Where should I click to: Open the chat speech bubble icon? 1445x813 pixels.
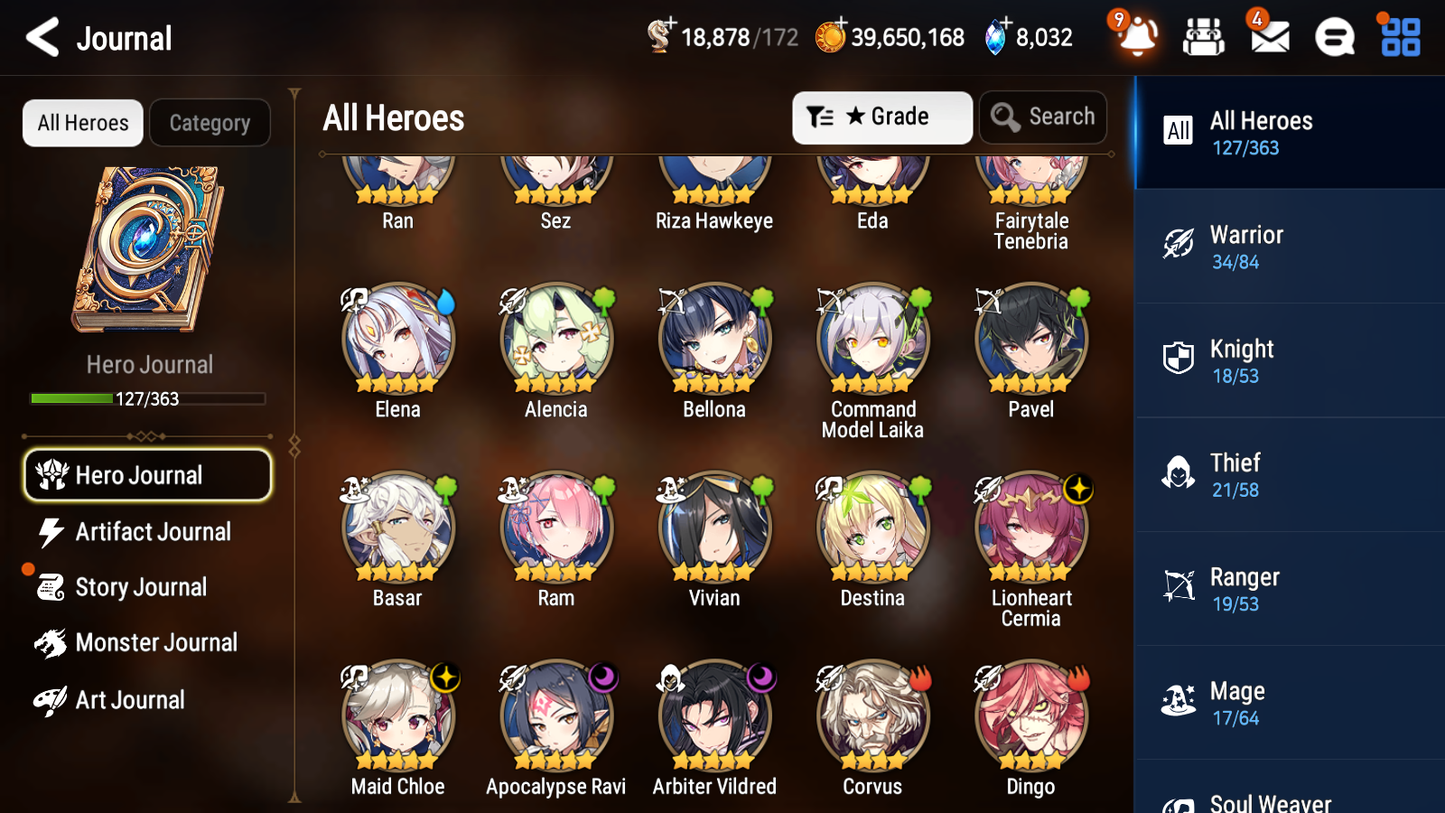click(x=1334, y=37)
